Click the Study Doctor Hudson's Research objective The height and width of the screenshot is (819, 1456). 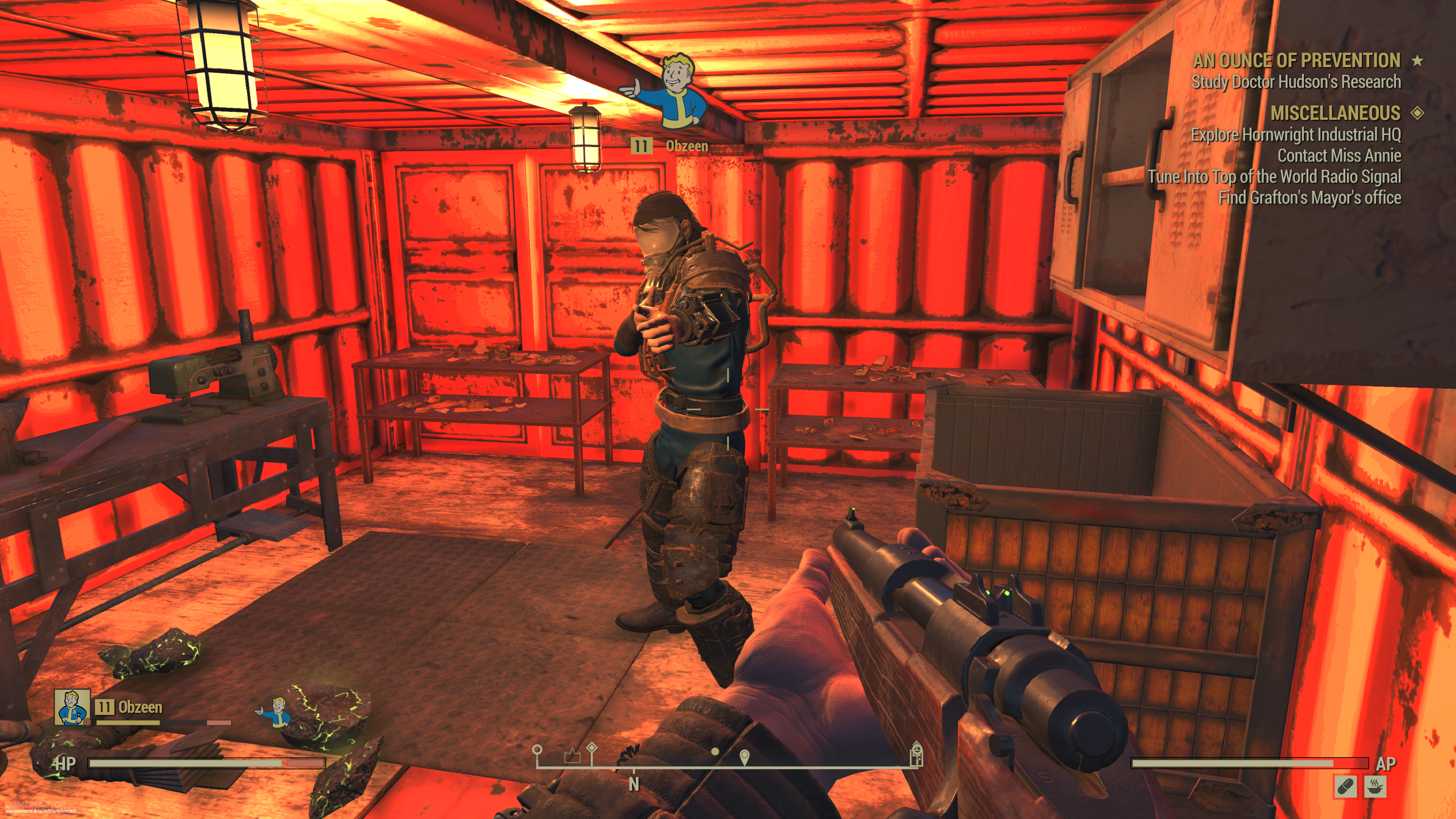(1296, 82)
